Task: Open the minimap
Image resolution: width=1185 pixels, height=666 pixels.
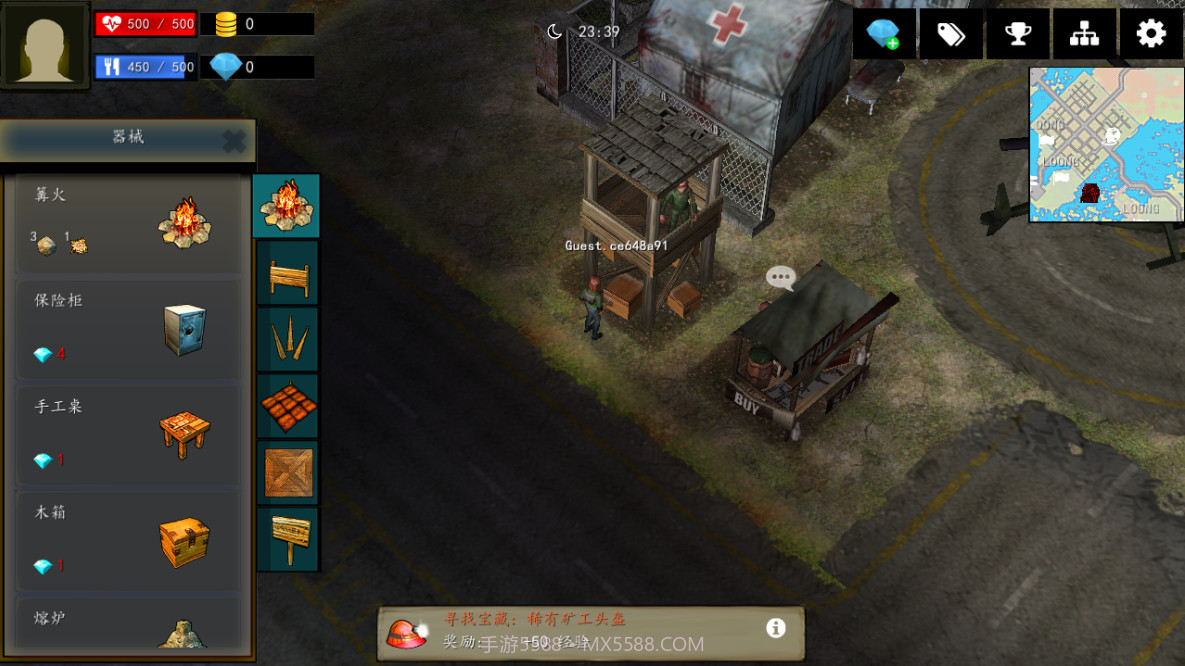Action: tap(1106, 144)
